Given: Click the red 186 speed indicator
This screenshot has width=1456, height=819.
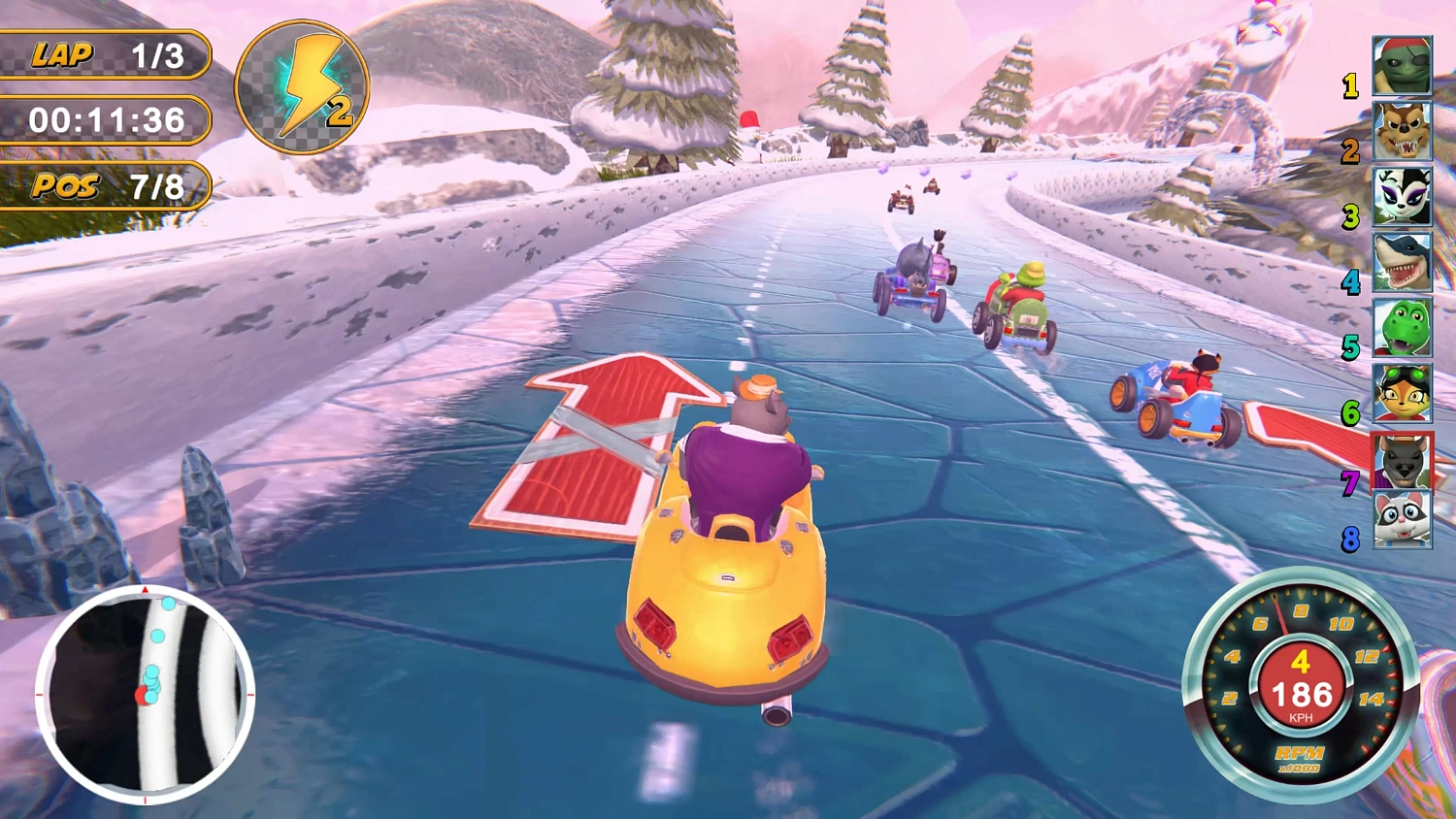Looking at the screenshot, I should click(1301, 693).
